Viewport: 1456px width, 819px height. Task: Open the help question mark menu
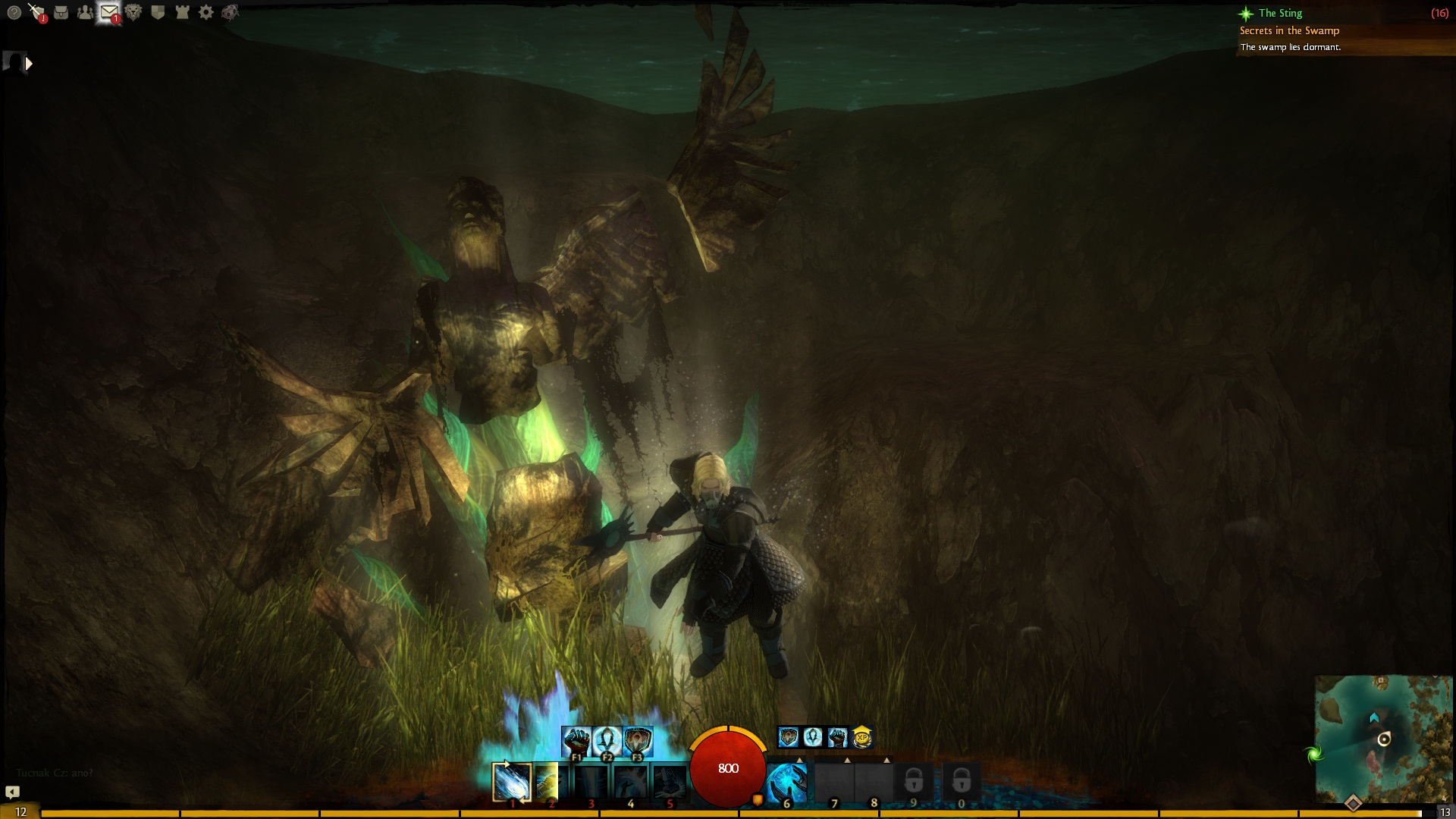point(13,12)
